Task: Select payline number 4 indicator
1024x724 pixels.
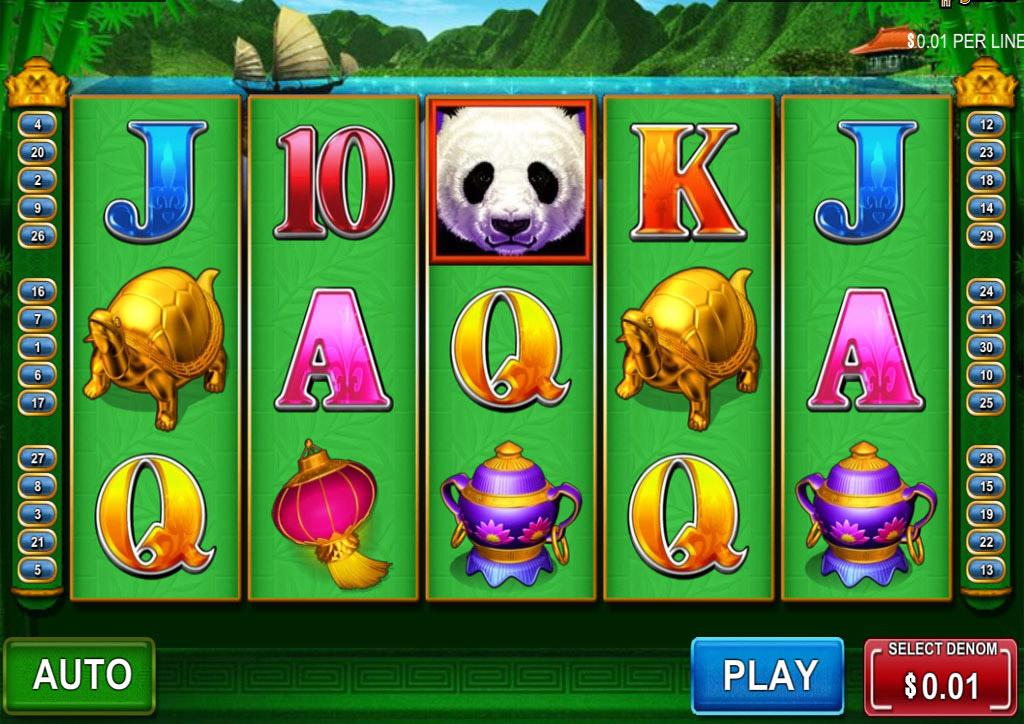Action: (x=38, y=125)
